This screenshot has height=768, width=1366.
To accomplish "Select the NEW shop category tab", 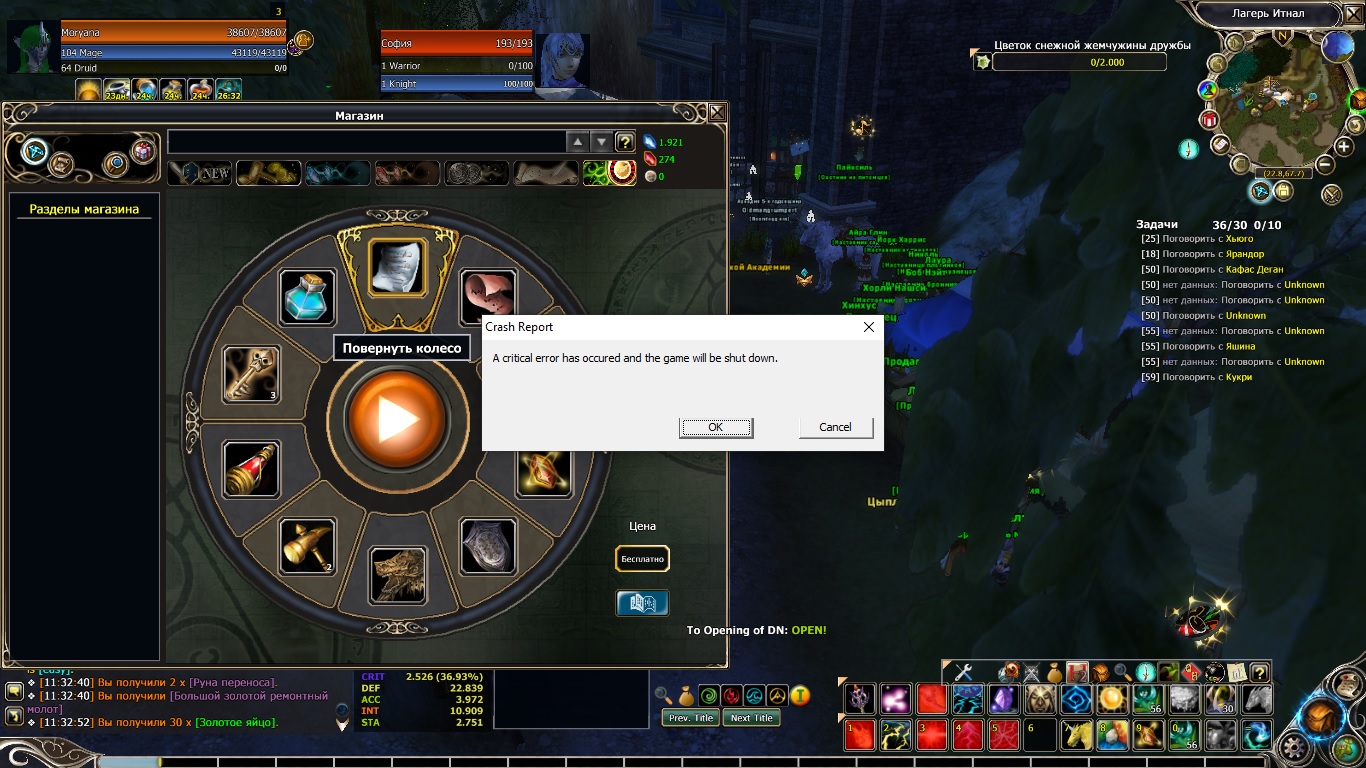I will click(x=200, y=173).
